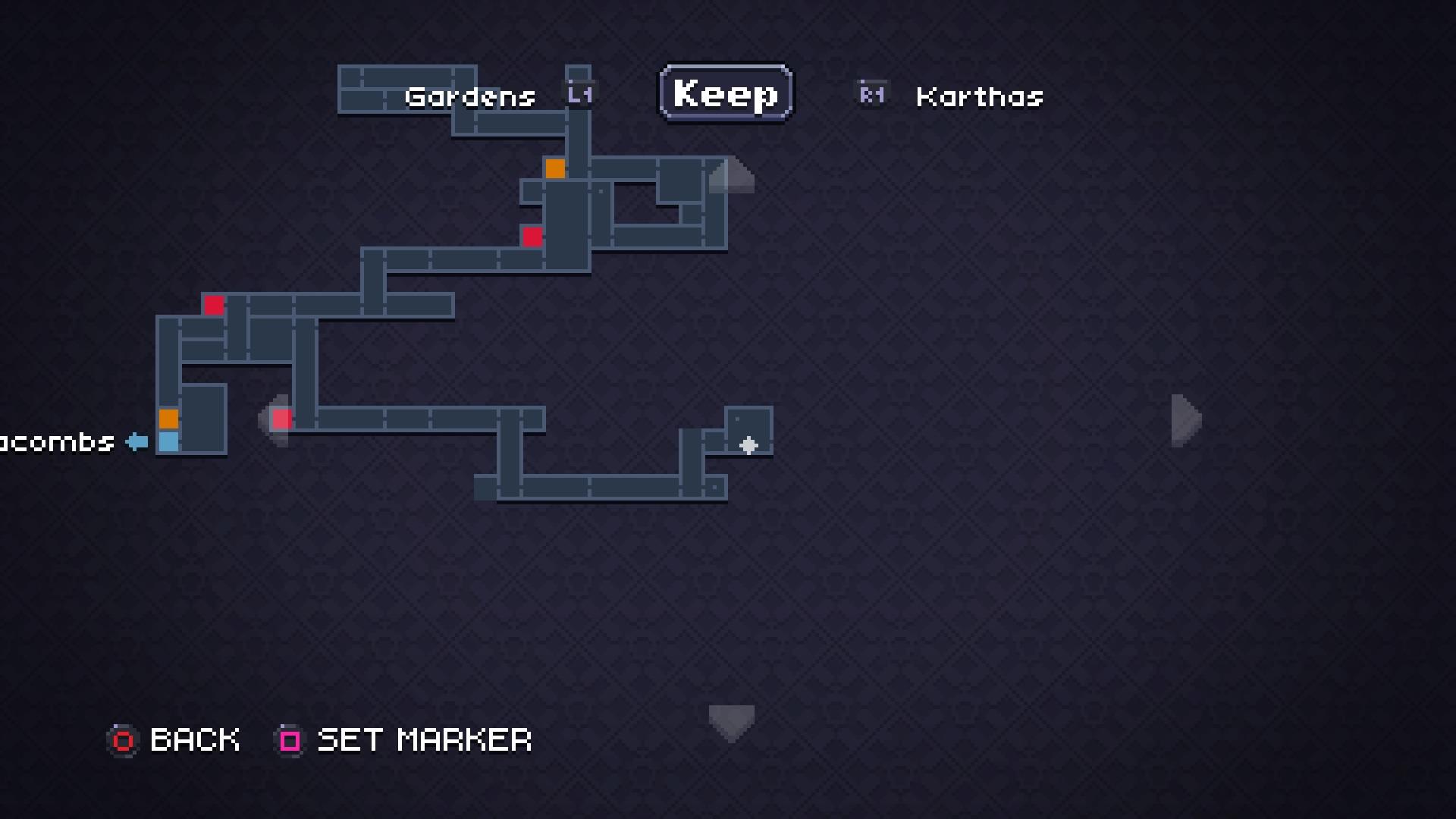Select the pink player marker on the map
The width and height of the screenshot is (1456, 819).
click(281, 418)
